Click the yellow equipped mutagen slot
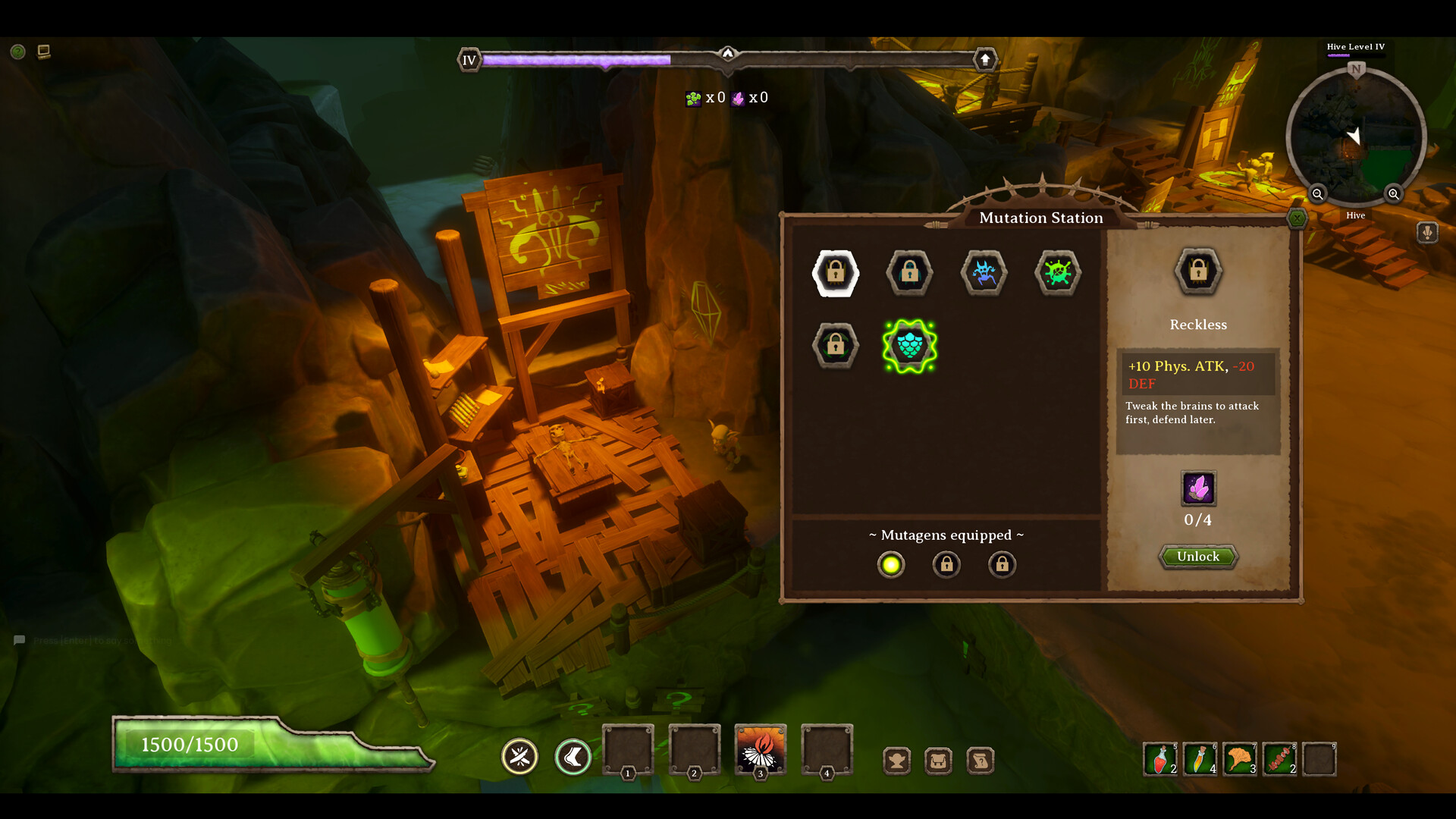1456x819 pixels. (x=891, y=565)
